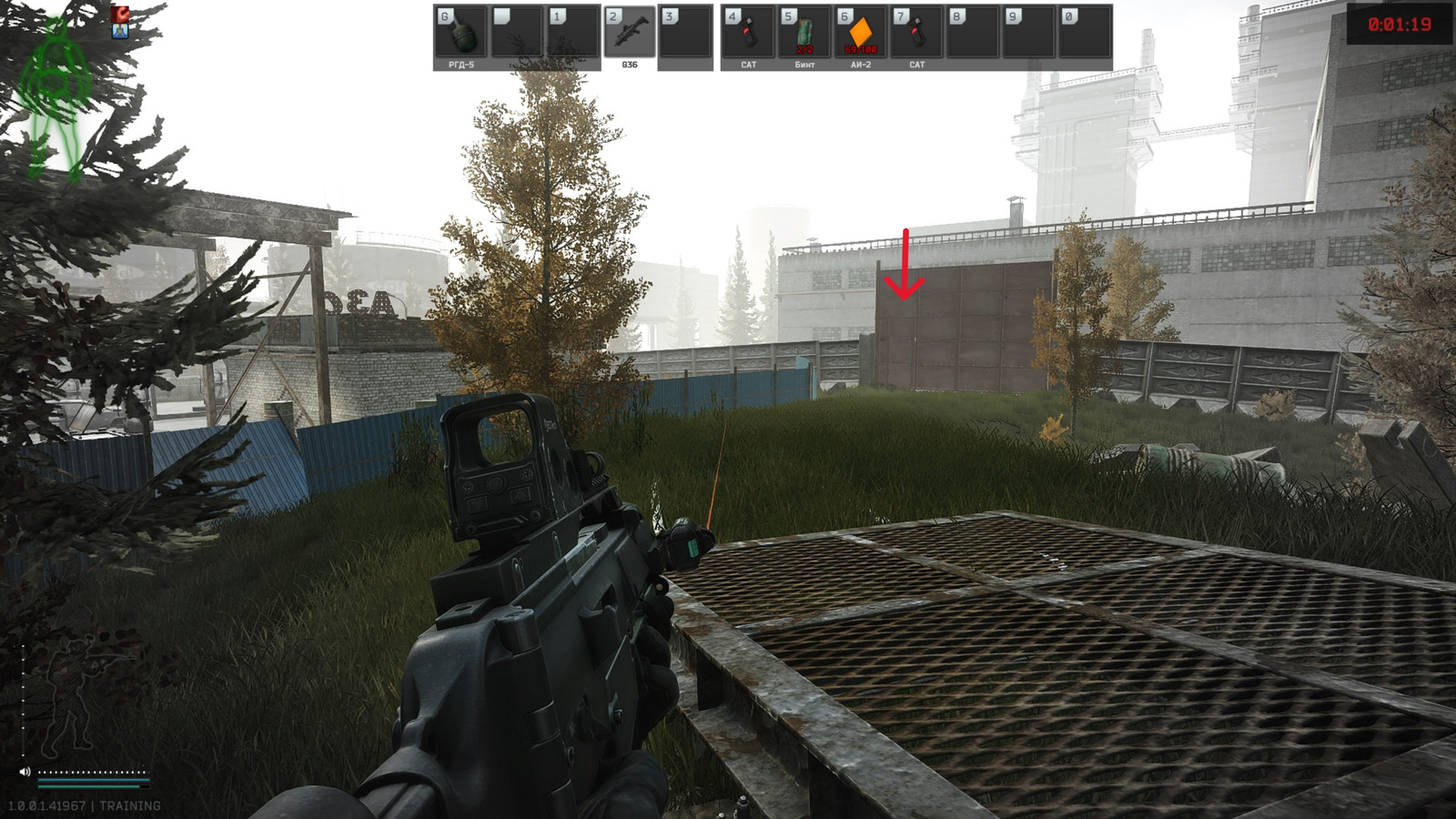This screenshot has width=1456, height=819.
Task: Click the red bleeding status effect icon
Action: coord(120,15)
